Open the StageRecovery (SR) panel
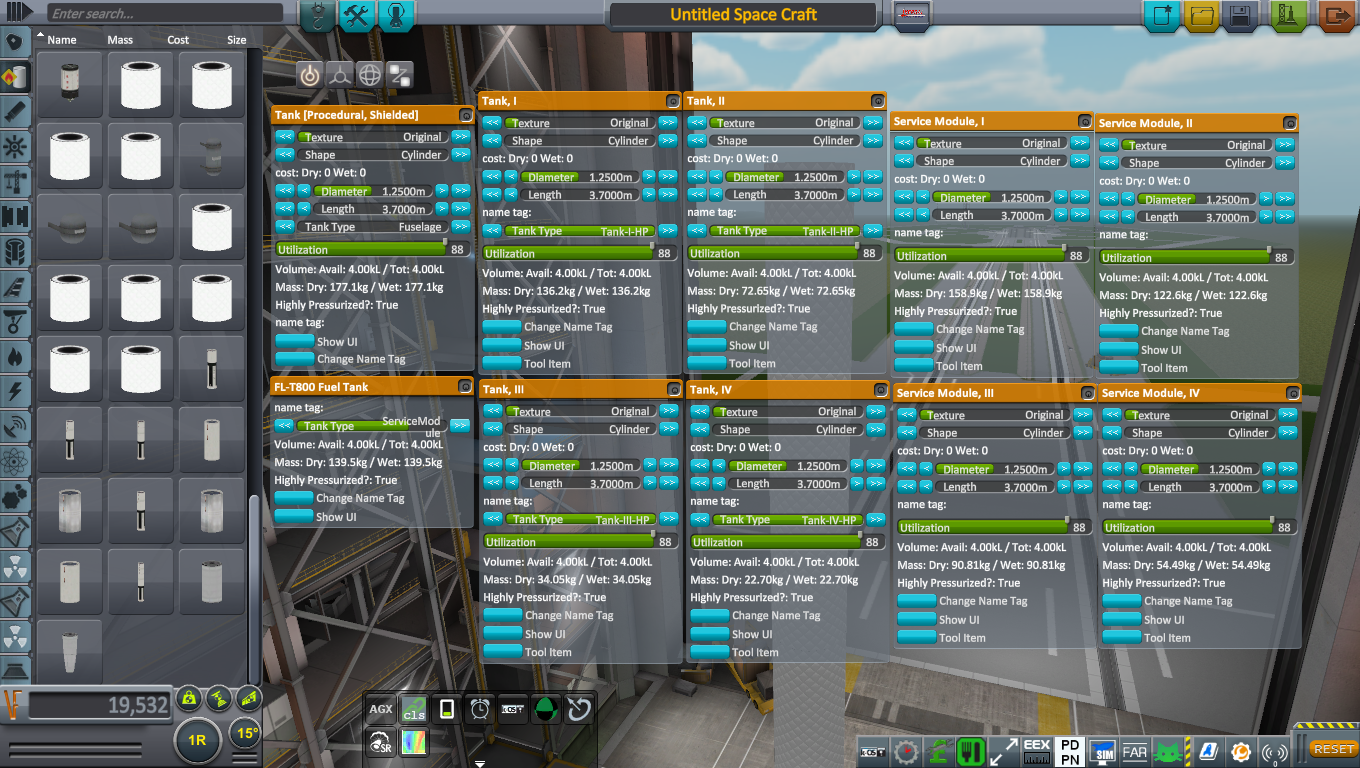This screenshot has width=1360, height=768. 381,742
